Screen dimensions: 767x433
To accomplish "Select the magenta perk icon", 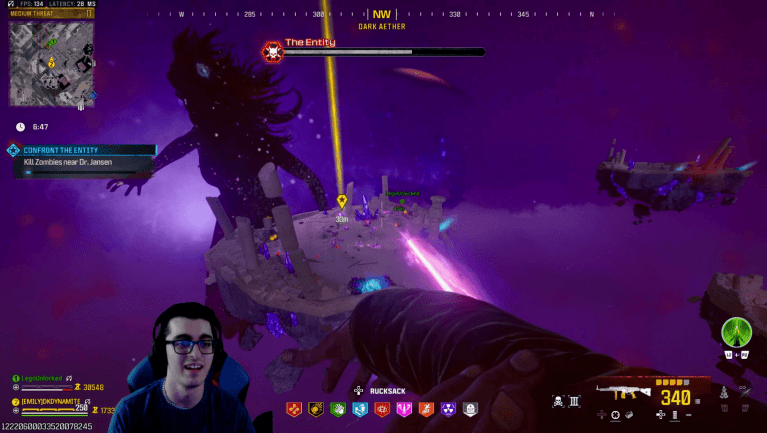I will pos(404,409).
